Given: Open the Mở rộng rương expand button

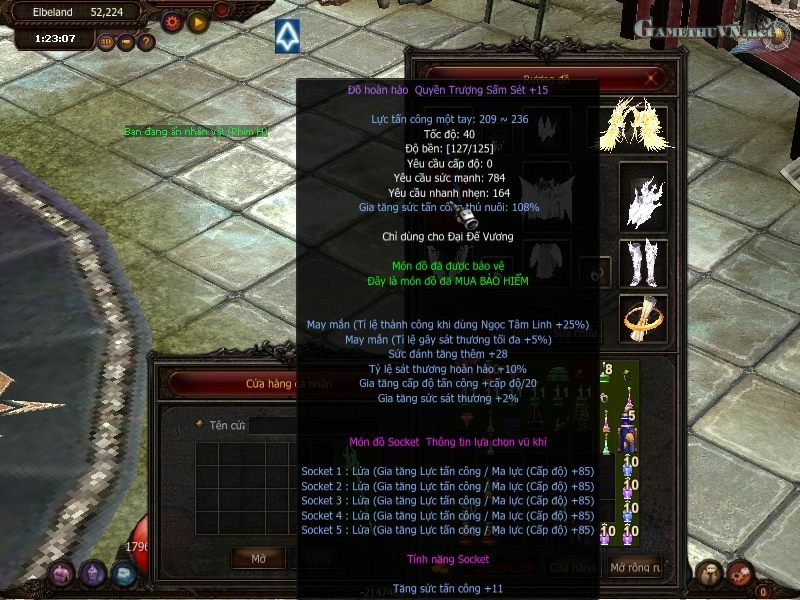Looking at the screenshot, I should pyautogui.click(x=636, y=567).
